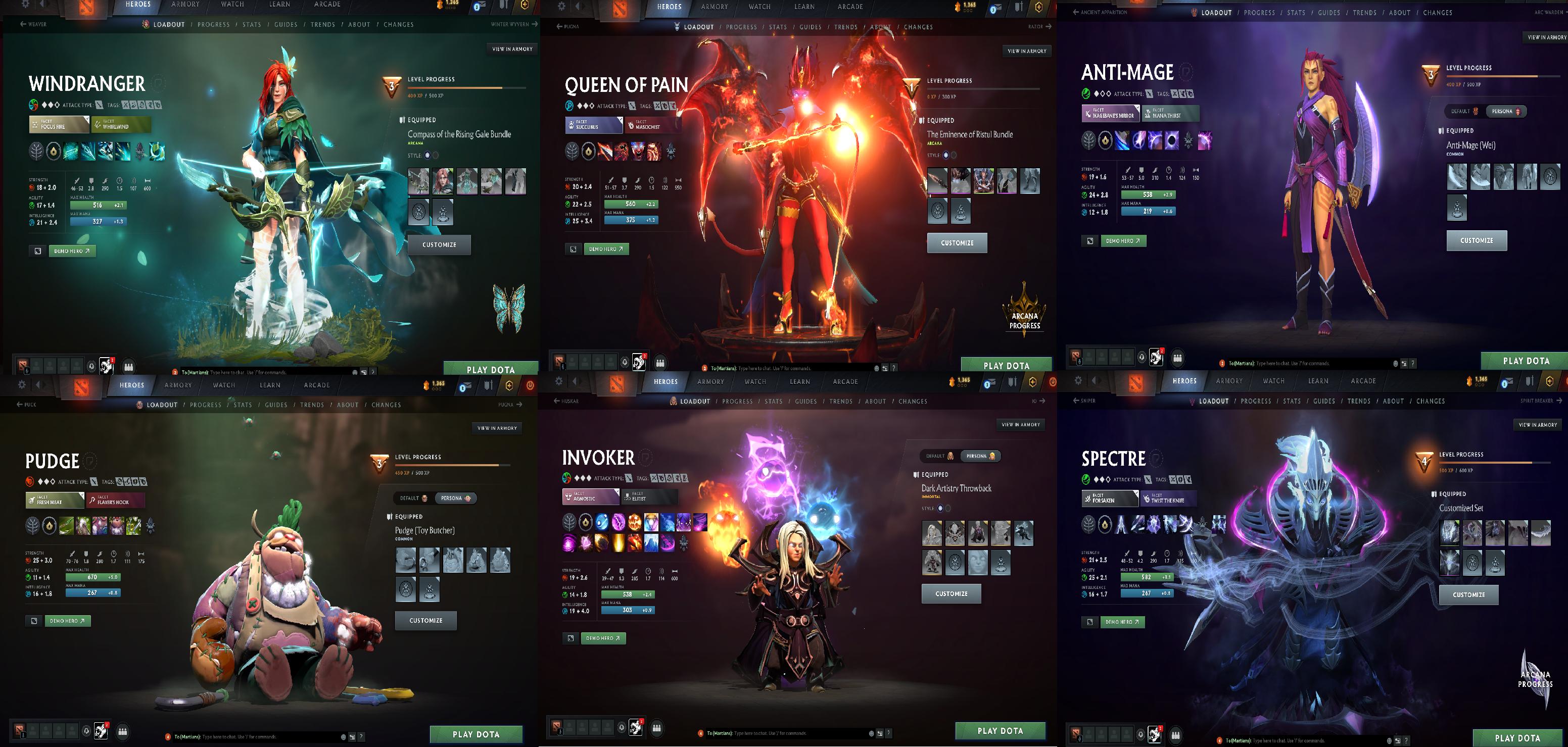The image size is (1568, 747).
Task: Click the PLAY DOTA button
Action: [x=491, y=369]
